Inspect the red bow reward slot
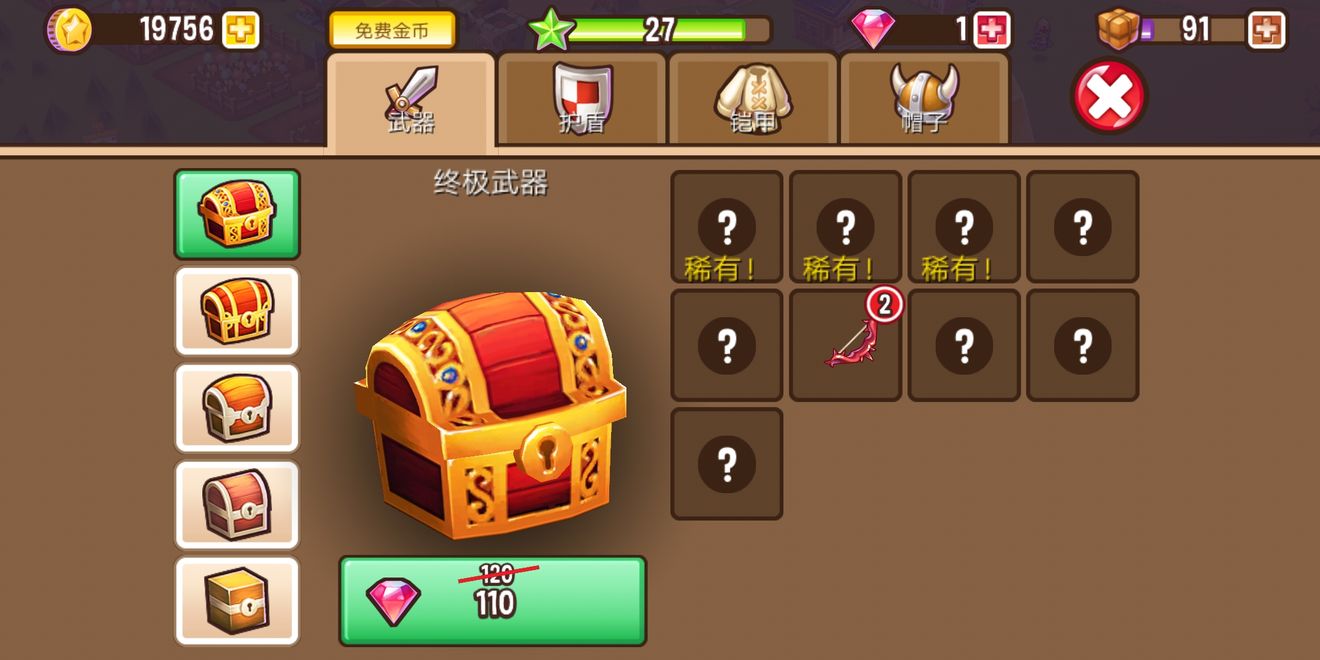 pos(845,345)
